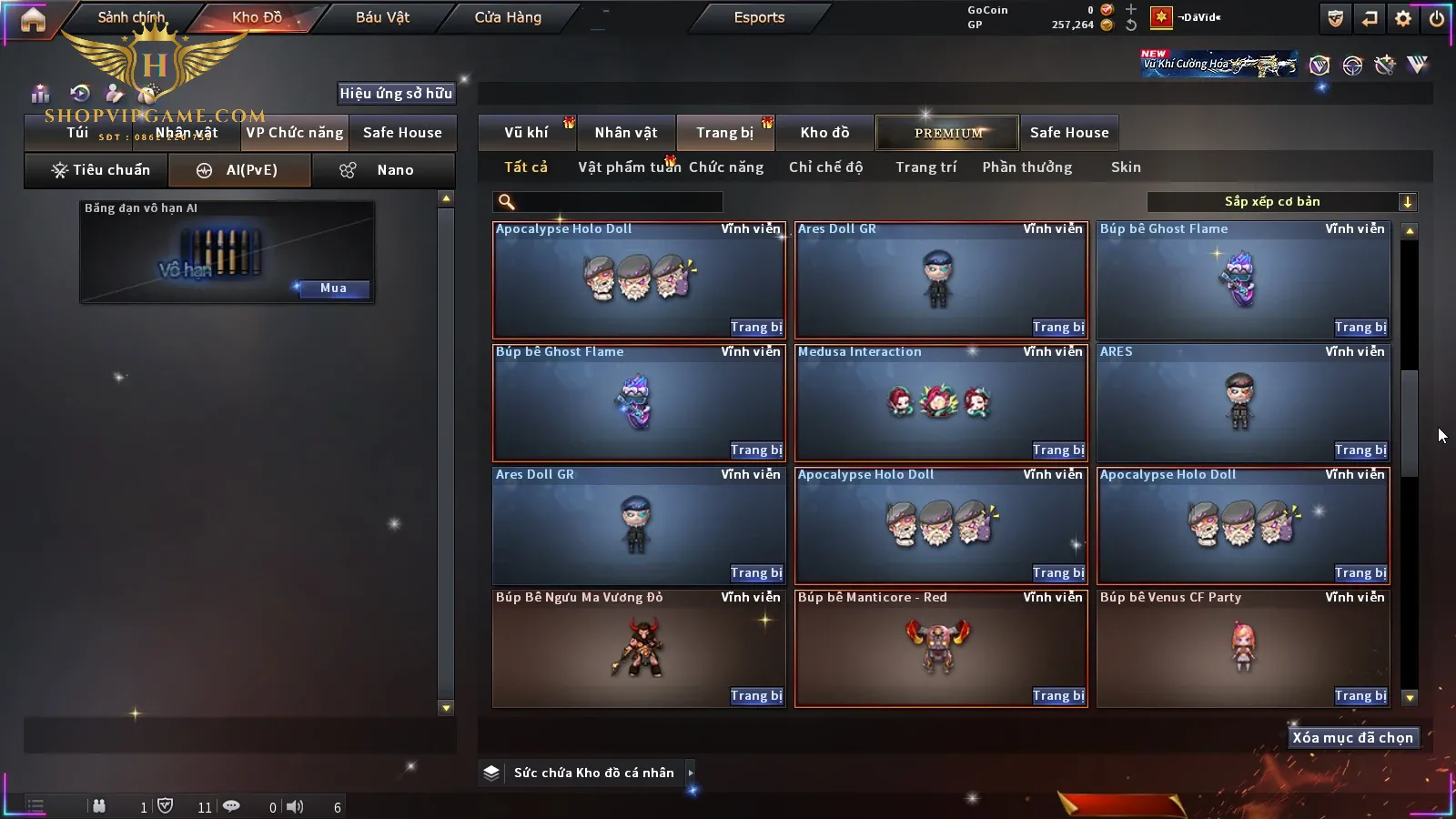Viewport: 1456px width, 819px height.
Task: Click the power quit icon
Action: point(1437,18)
